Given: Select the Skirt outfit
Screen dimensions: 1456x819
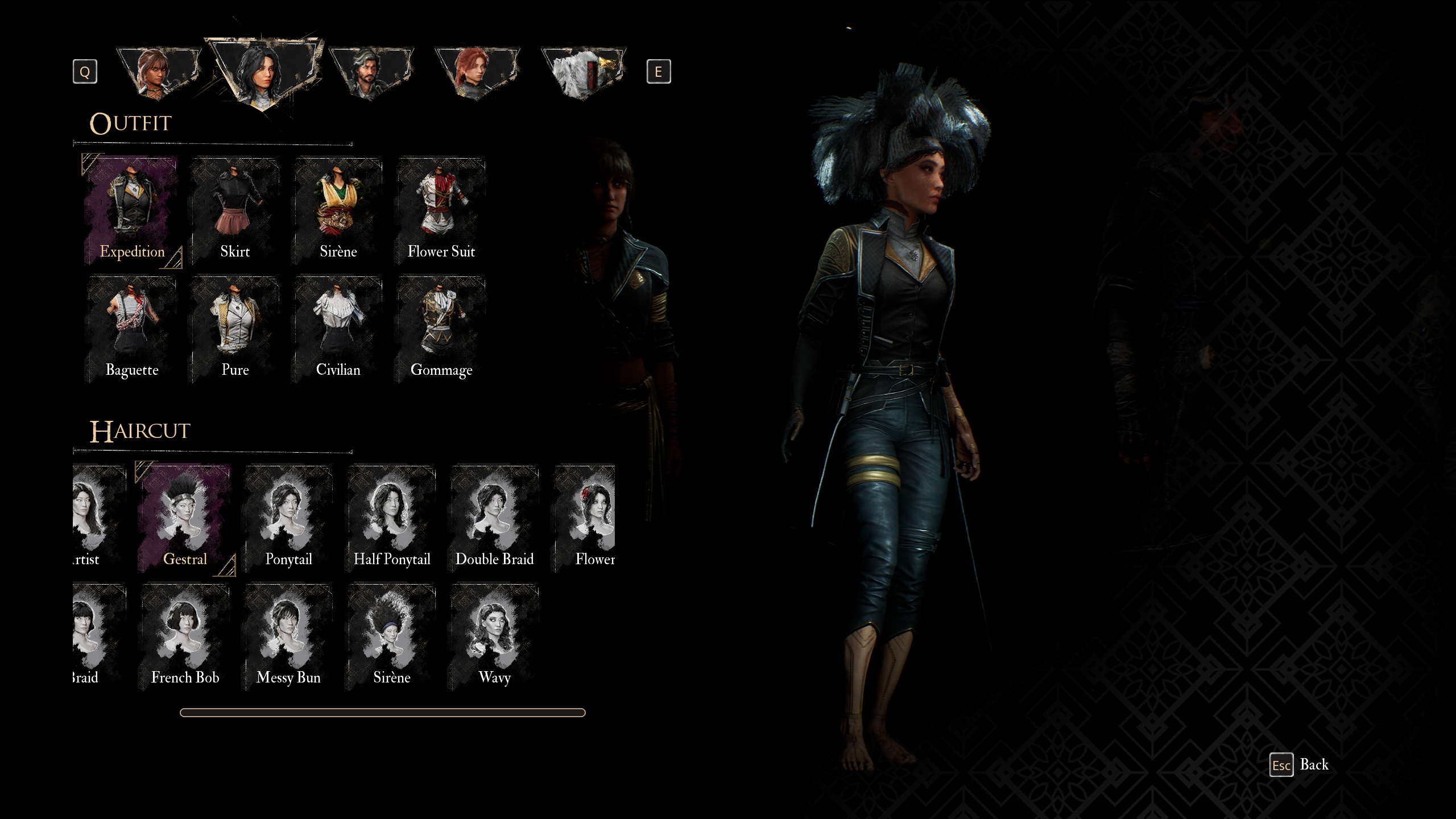Looking at the screenshot, I should click(235, 211).
